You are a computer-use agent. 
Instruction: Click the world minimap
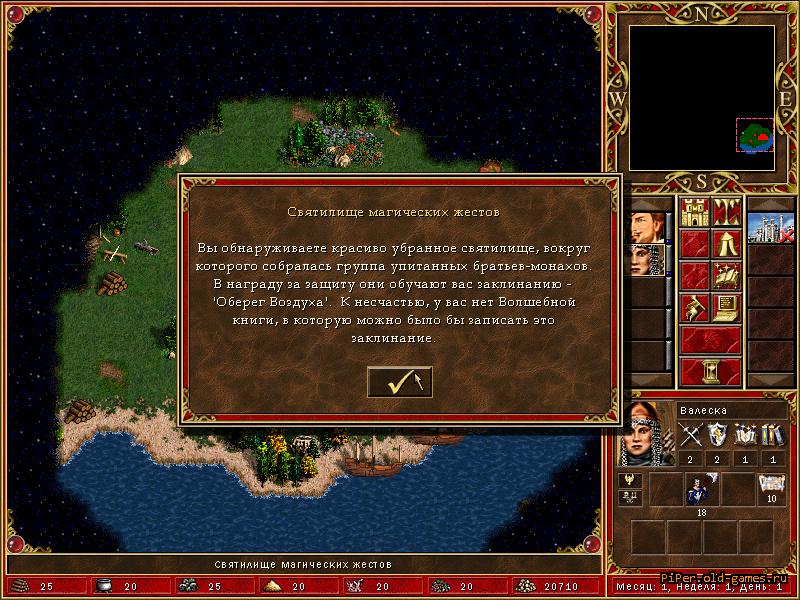(701, 98)
